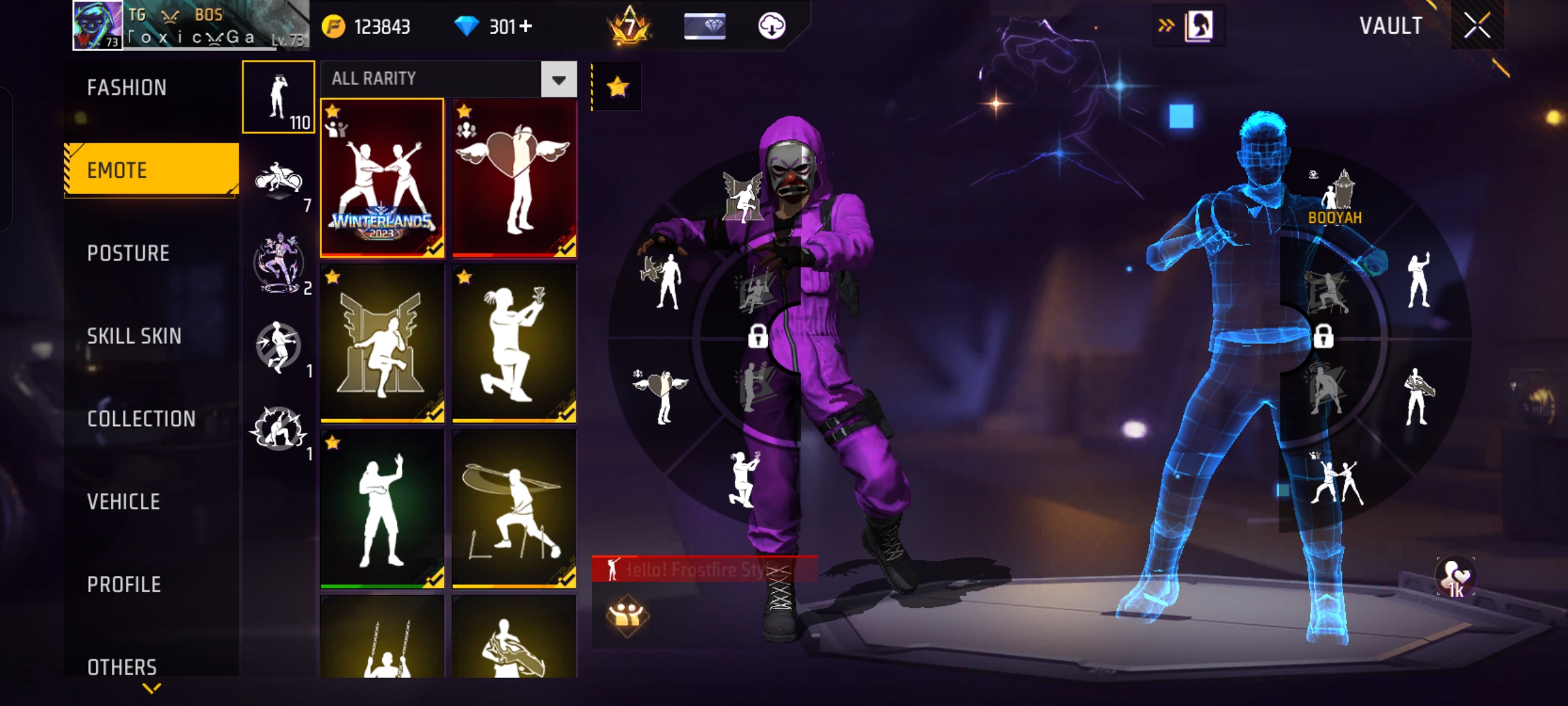
Task: Open the cloud download icon
Action: point(772,26)
